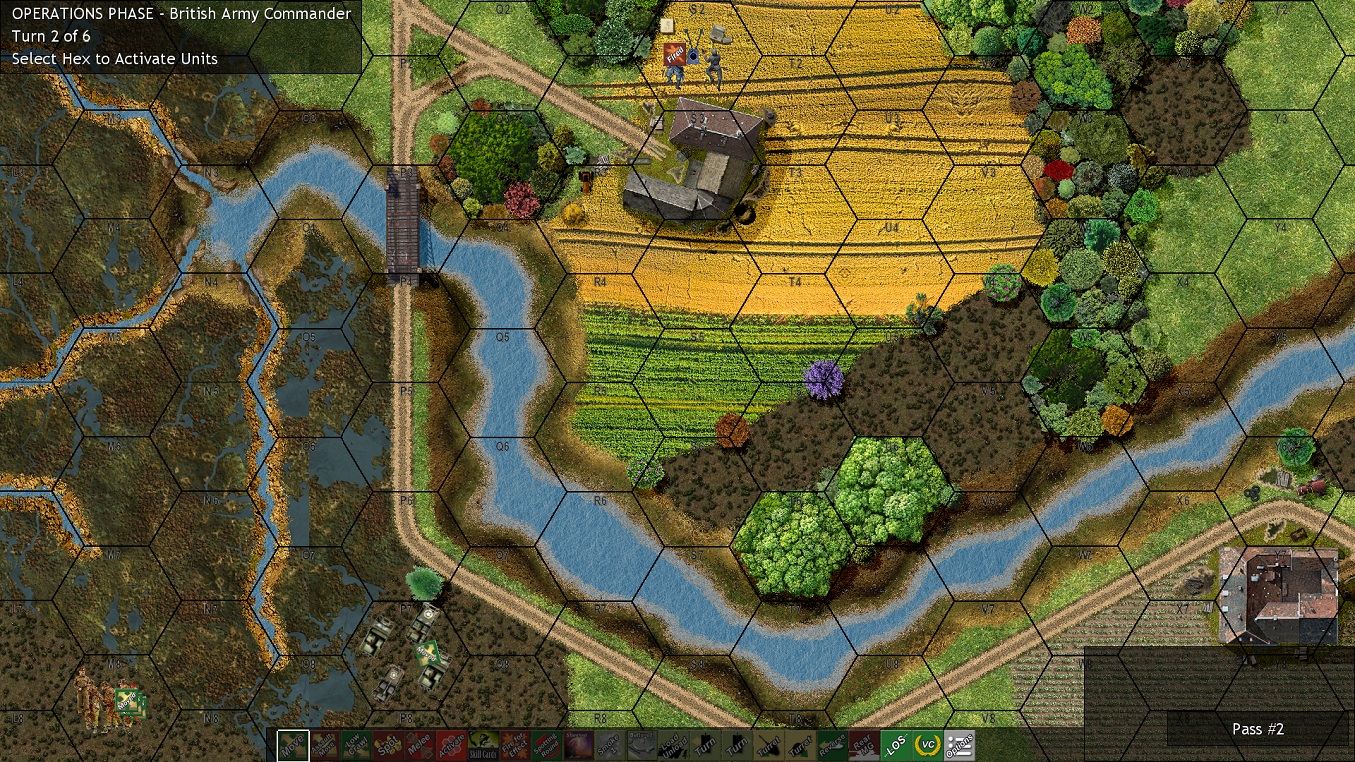
Task: Toggle the Buttoned status icon
Action: 642,745
